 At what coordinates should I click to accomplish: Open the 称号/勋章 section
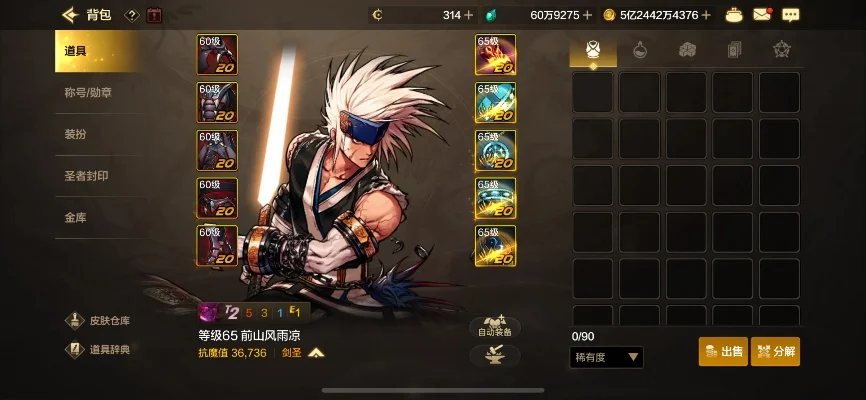click(88, 93)
